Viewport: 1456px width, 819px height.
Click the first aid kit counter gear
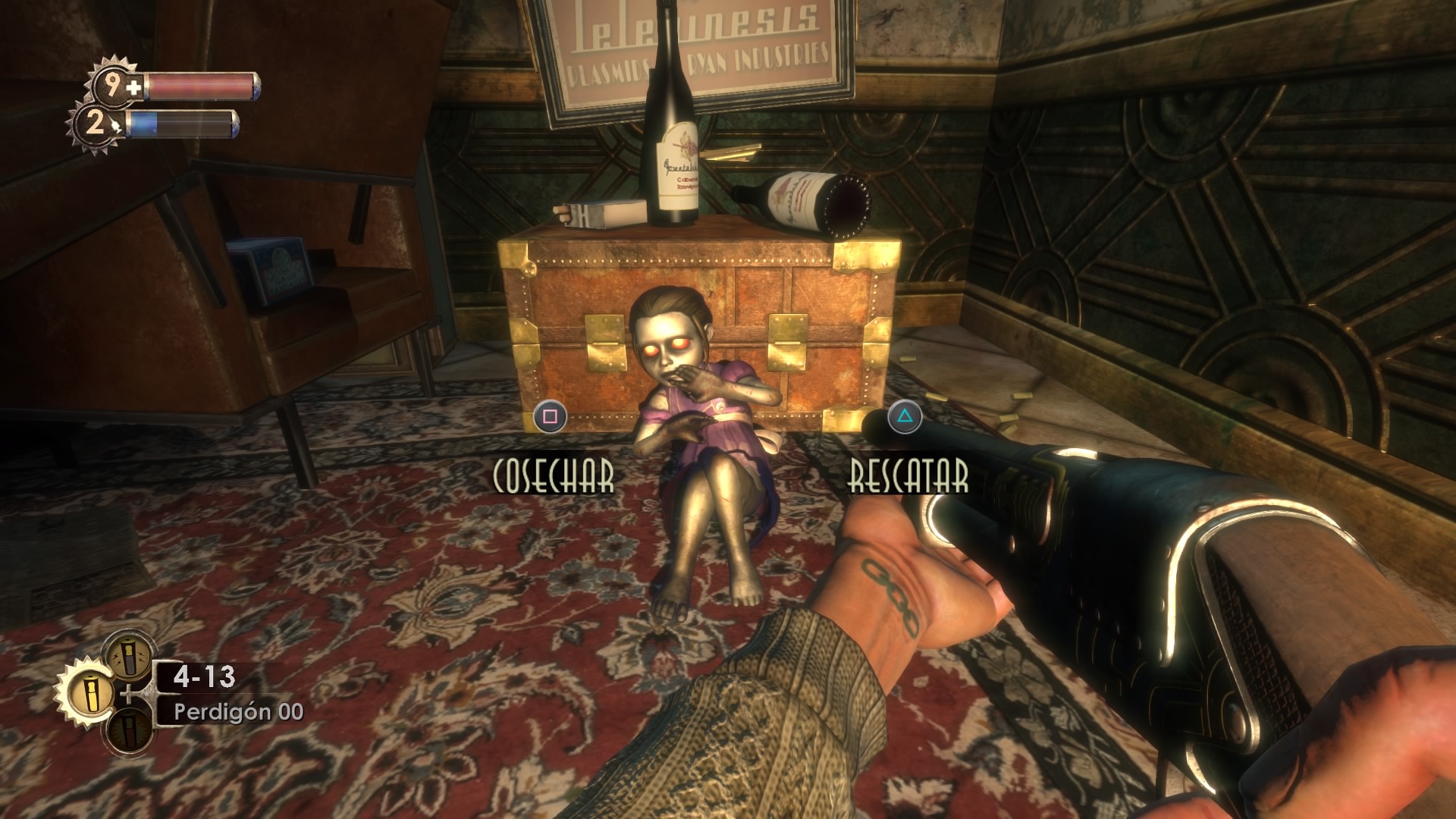(115, 85)
